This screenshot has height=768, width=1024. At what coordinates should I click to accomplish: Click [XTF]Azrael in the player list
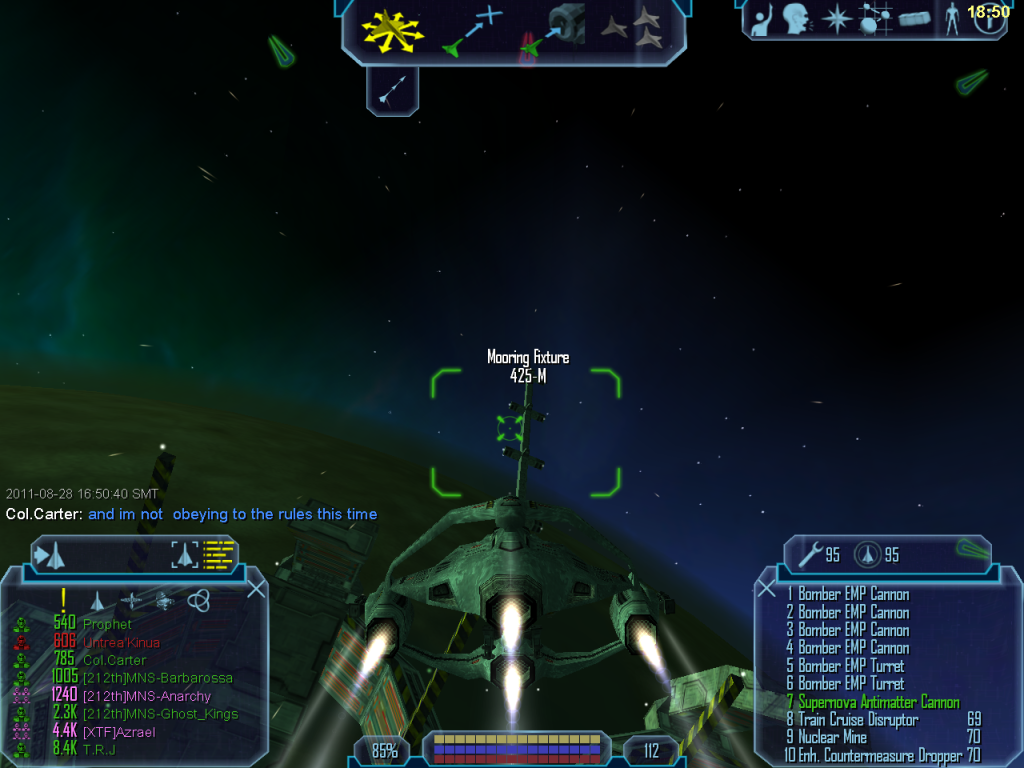(118, 732)
